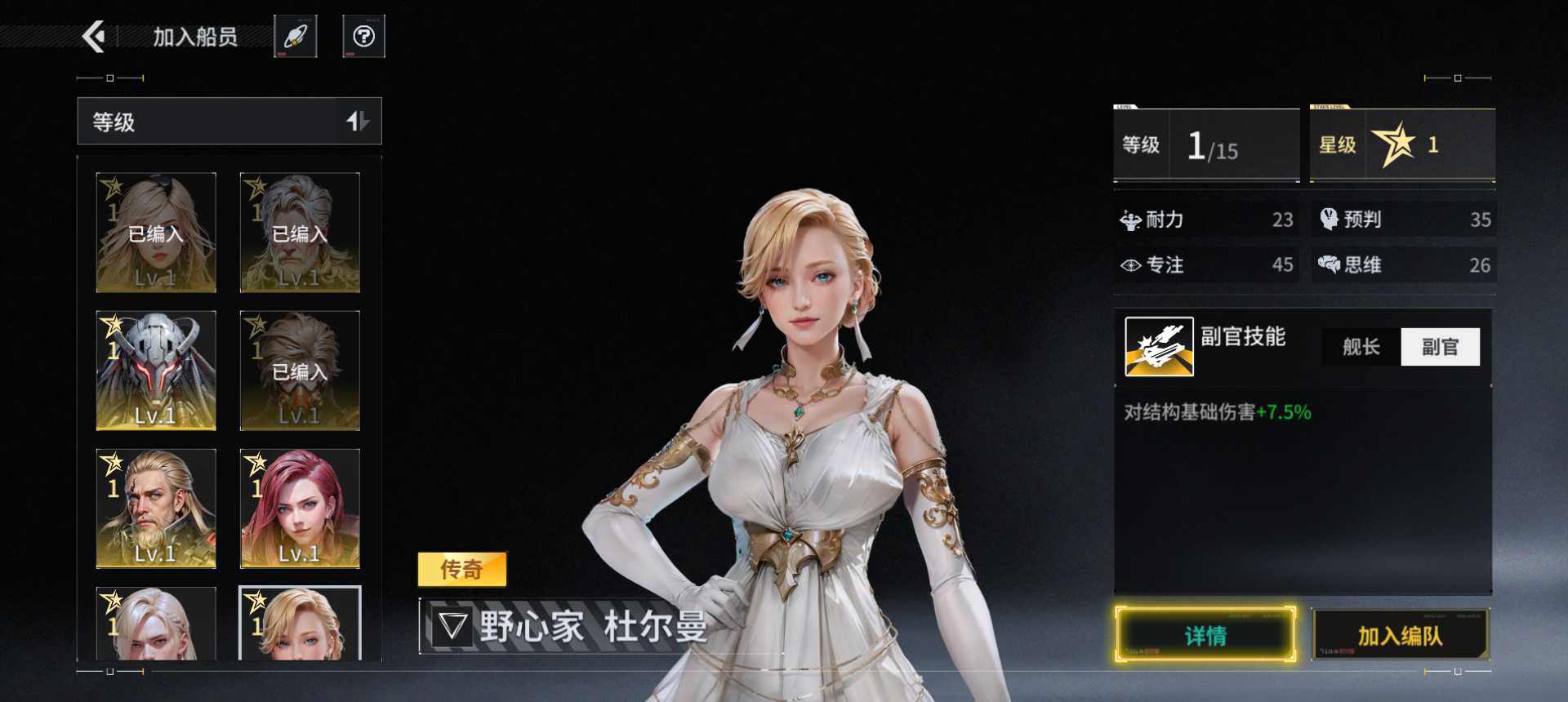Select the 耐力 stamina stat icon
This screenshot has width=1568, height=702.
(1130, 219)
